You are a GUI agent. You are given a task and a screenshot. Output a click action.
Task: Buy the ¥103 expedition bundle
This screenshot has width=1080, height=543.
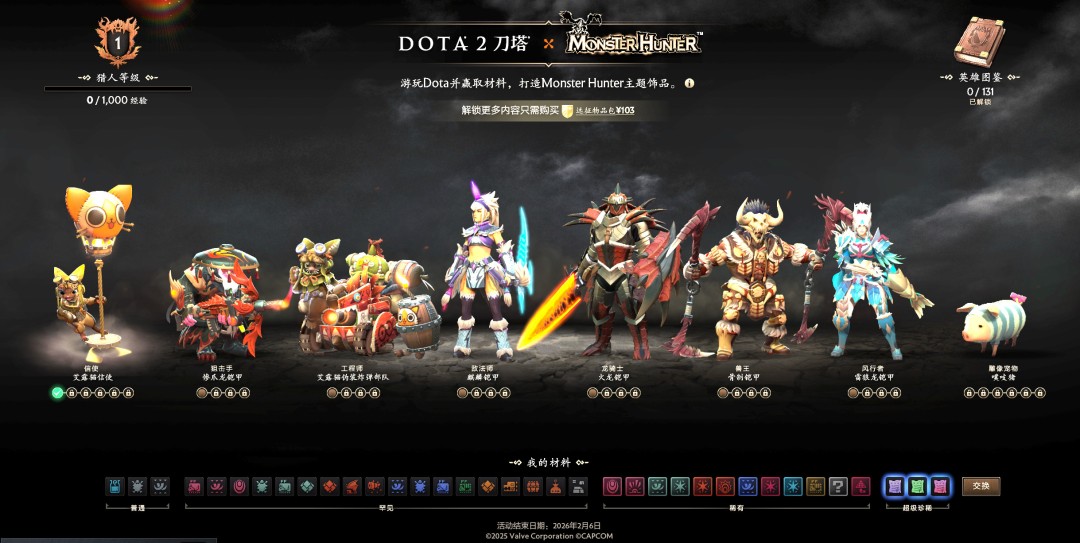click(598, 111)
